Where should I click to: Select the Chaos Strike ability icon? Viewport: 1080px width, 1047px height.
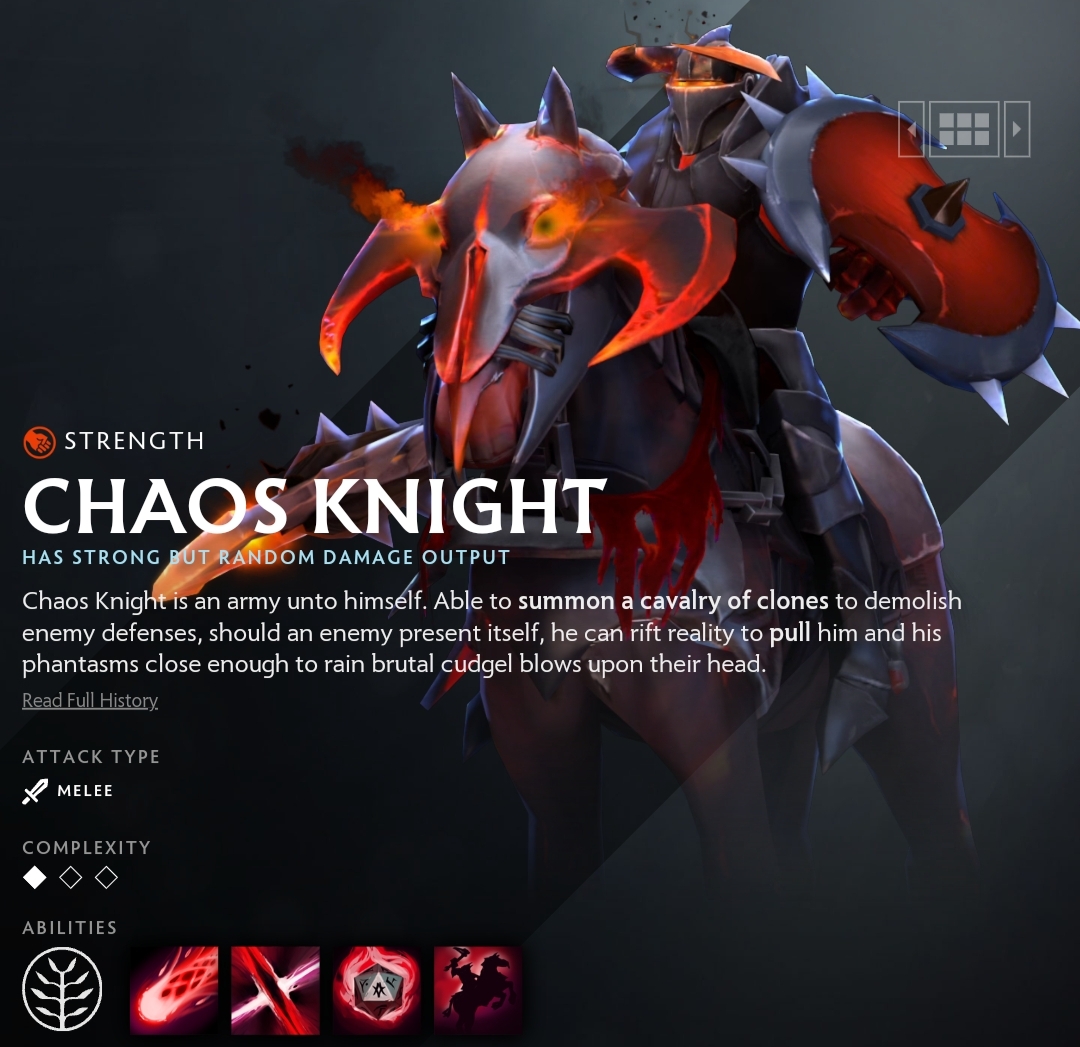tap(377, 989)
